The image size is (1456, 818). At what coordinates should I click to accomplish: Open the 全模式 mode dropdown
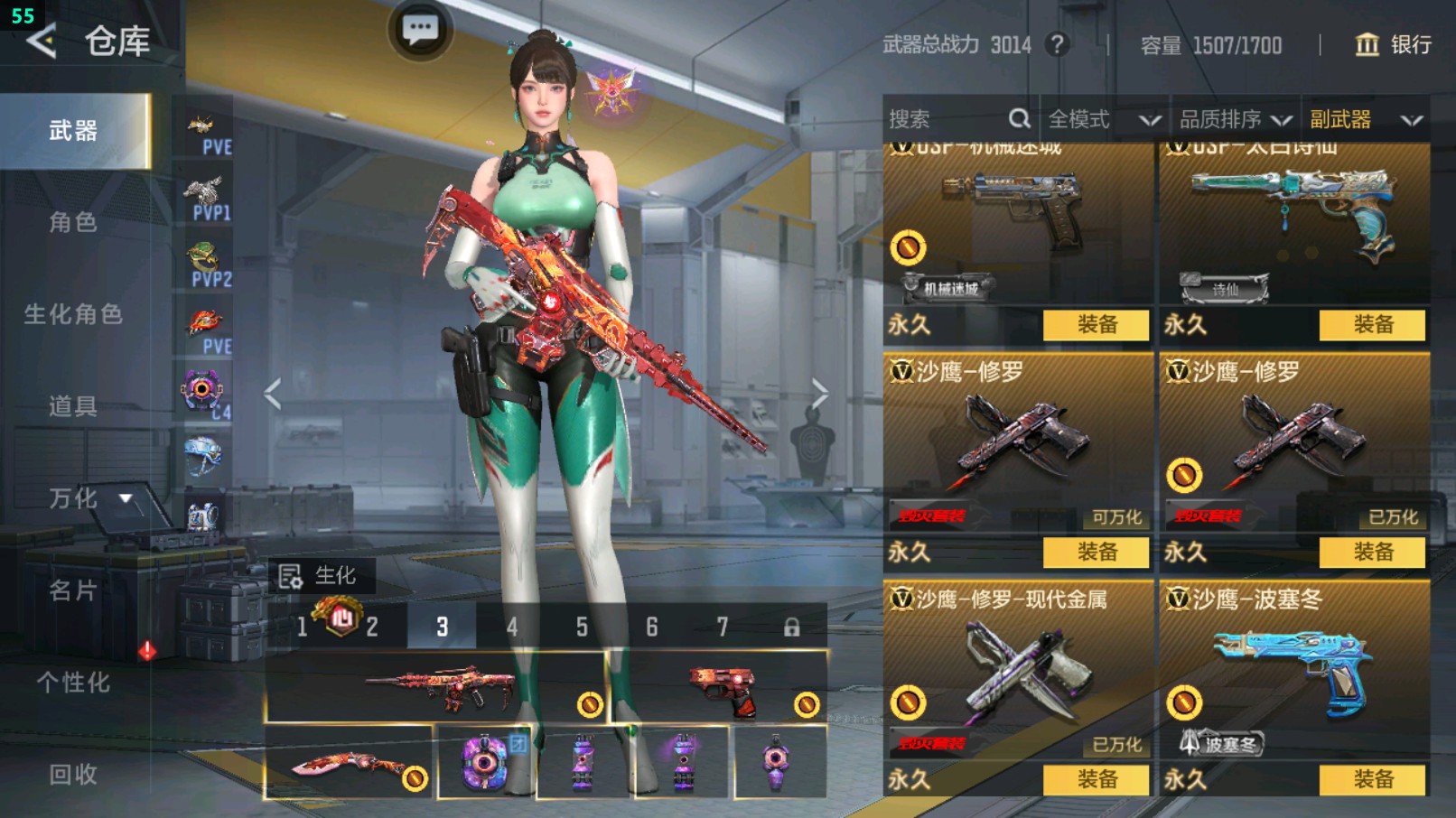click(x=1104, y=119)
